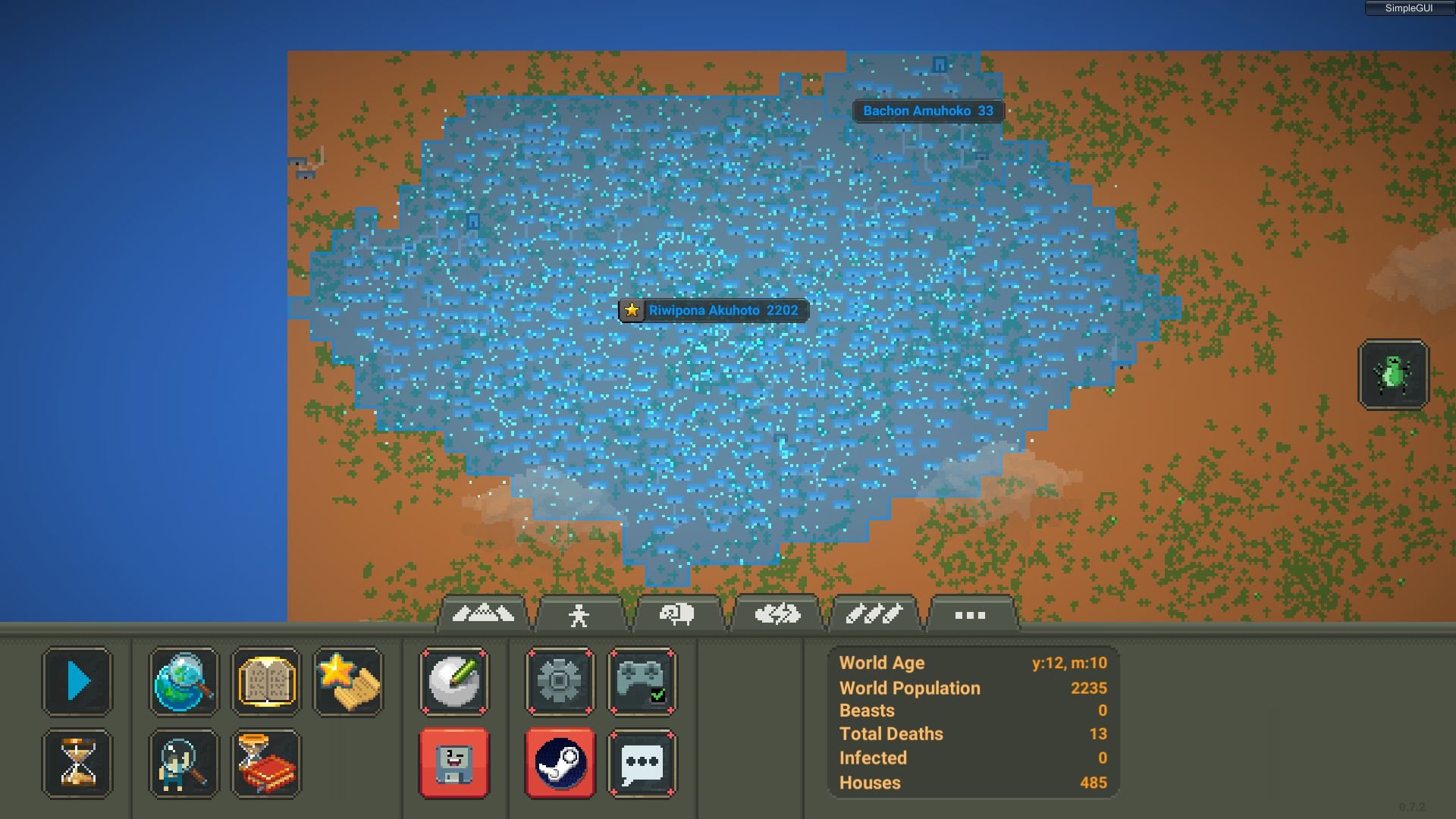Open the save and load floppy disk menu
Screen dimensions: 1456x819
tap(453, 764)
